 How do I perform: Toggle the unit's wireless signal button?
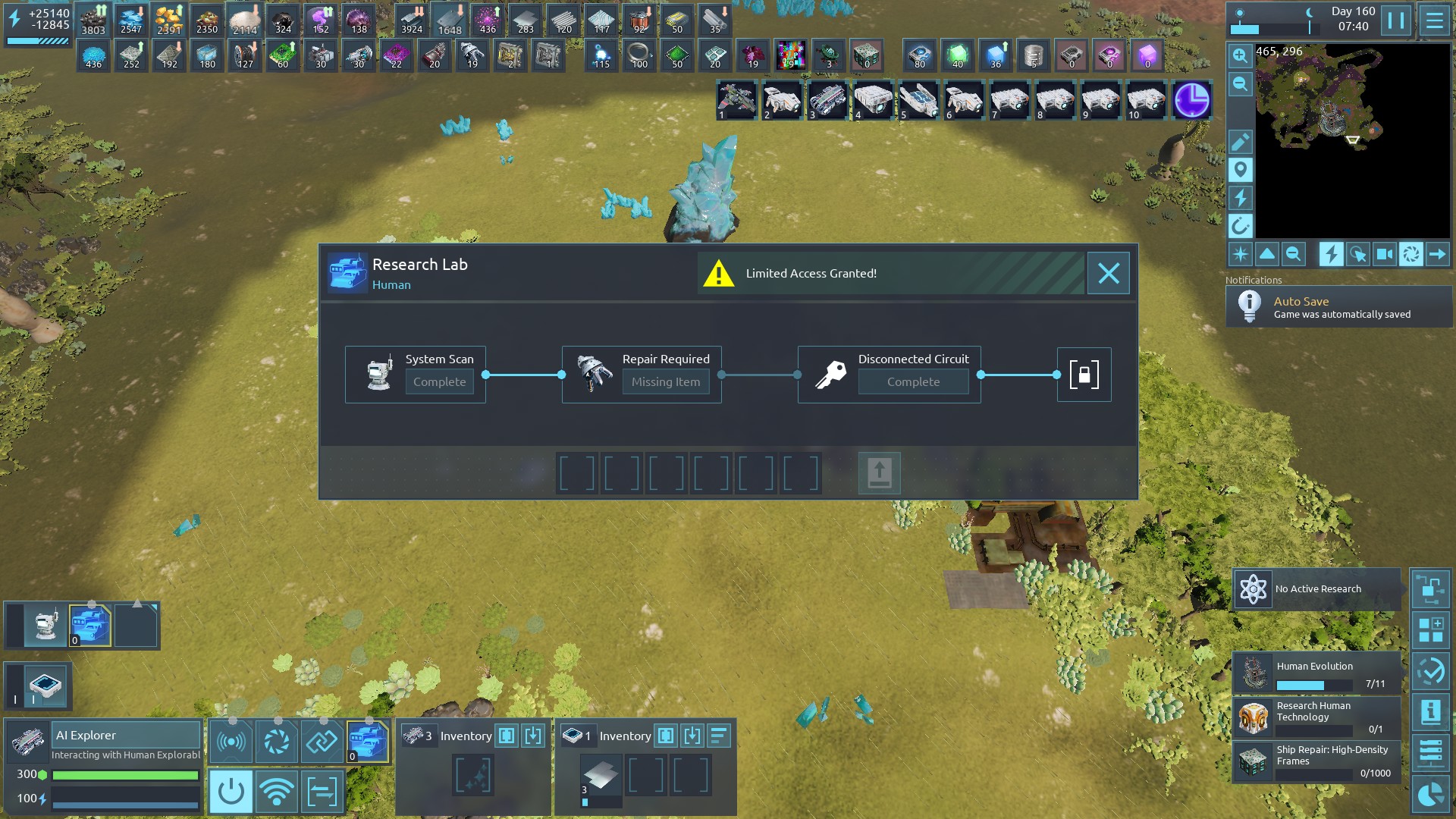(276, 792)
